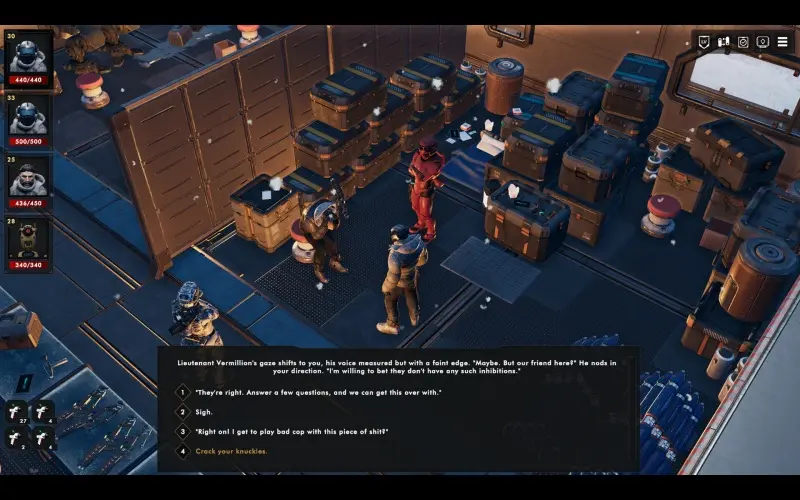Choose reply "They're right. Answer a few questions"
This screenshot has width=800, height=500.
(x=318, y=392)
